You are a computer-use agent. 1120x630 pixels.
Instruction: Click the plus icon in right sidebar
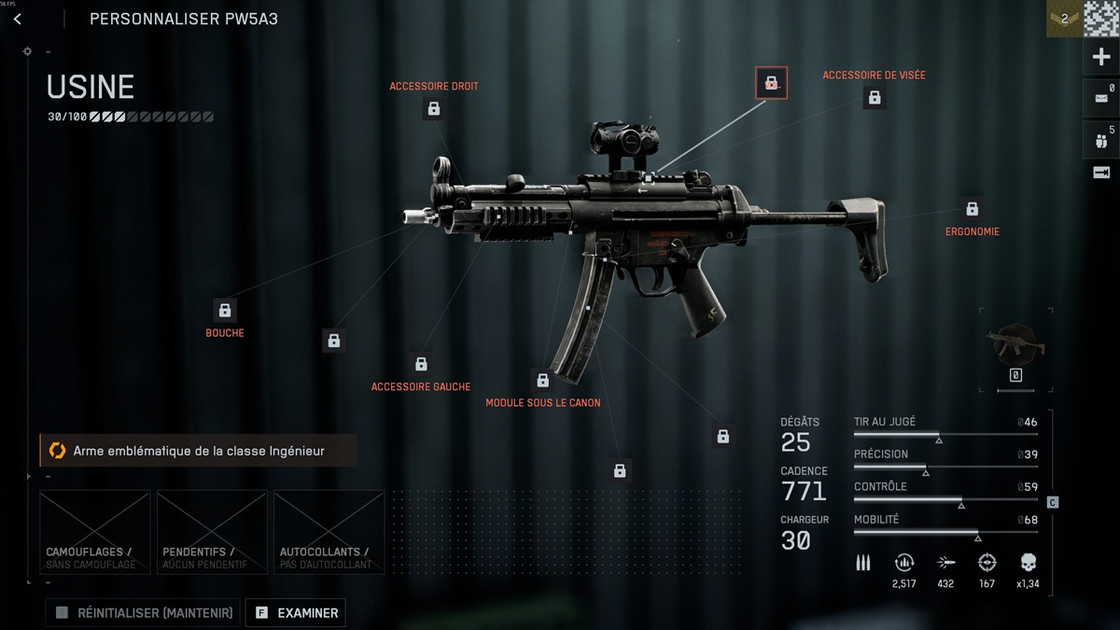[1101, 58]
